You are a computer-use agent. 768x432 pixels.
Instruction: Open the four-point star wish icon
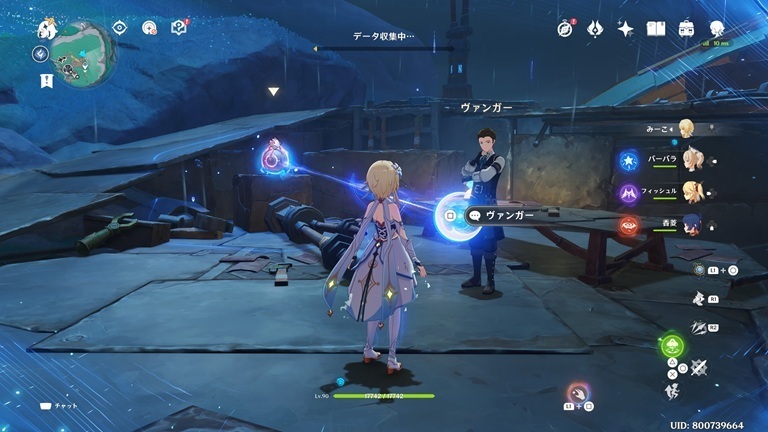(x=626, y=29)
